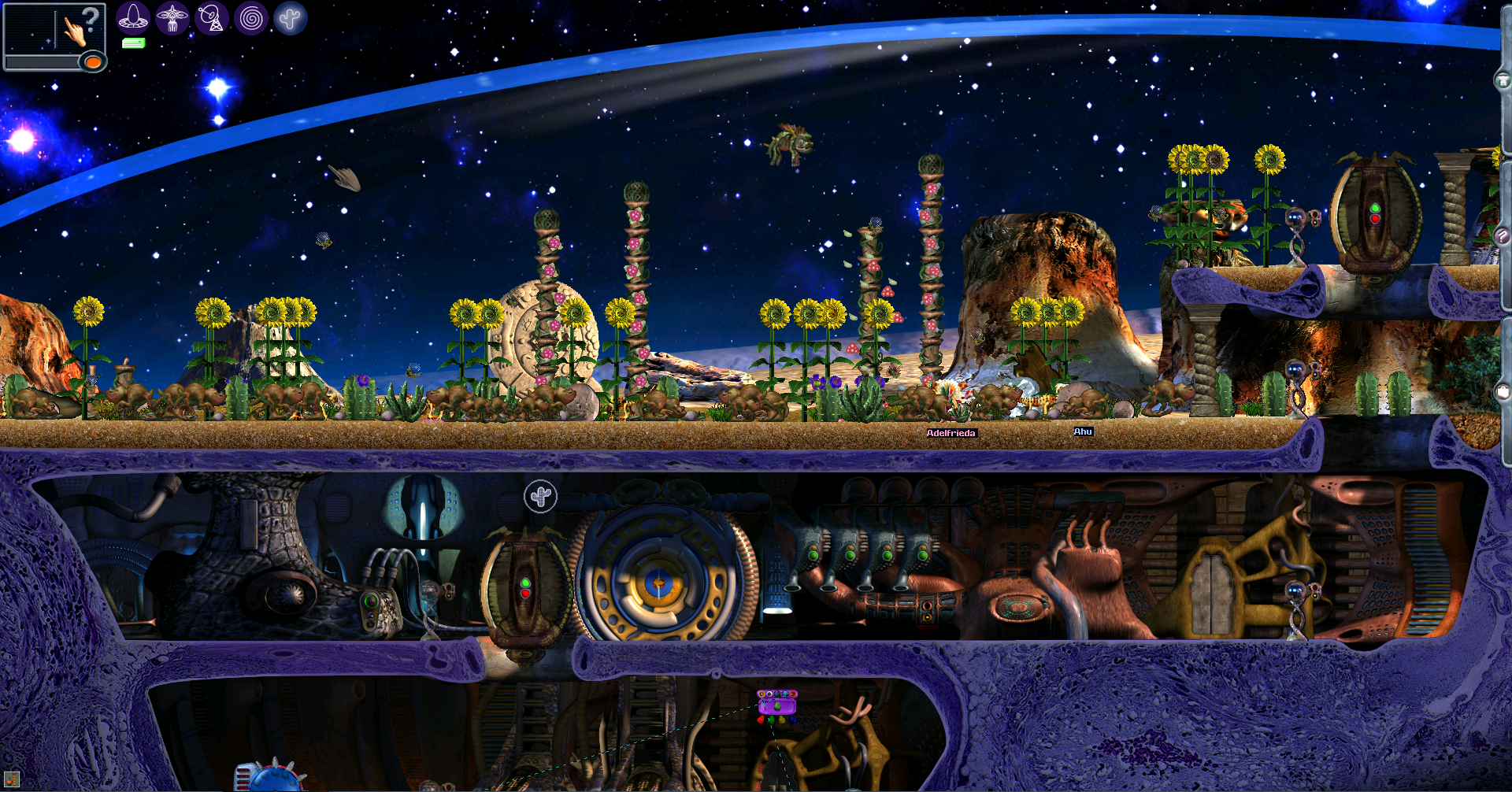Viewport: 1512px width, 792px height.
Task: Open the spaceship toolbar icon
Action: pos(132,17)
